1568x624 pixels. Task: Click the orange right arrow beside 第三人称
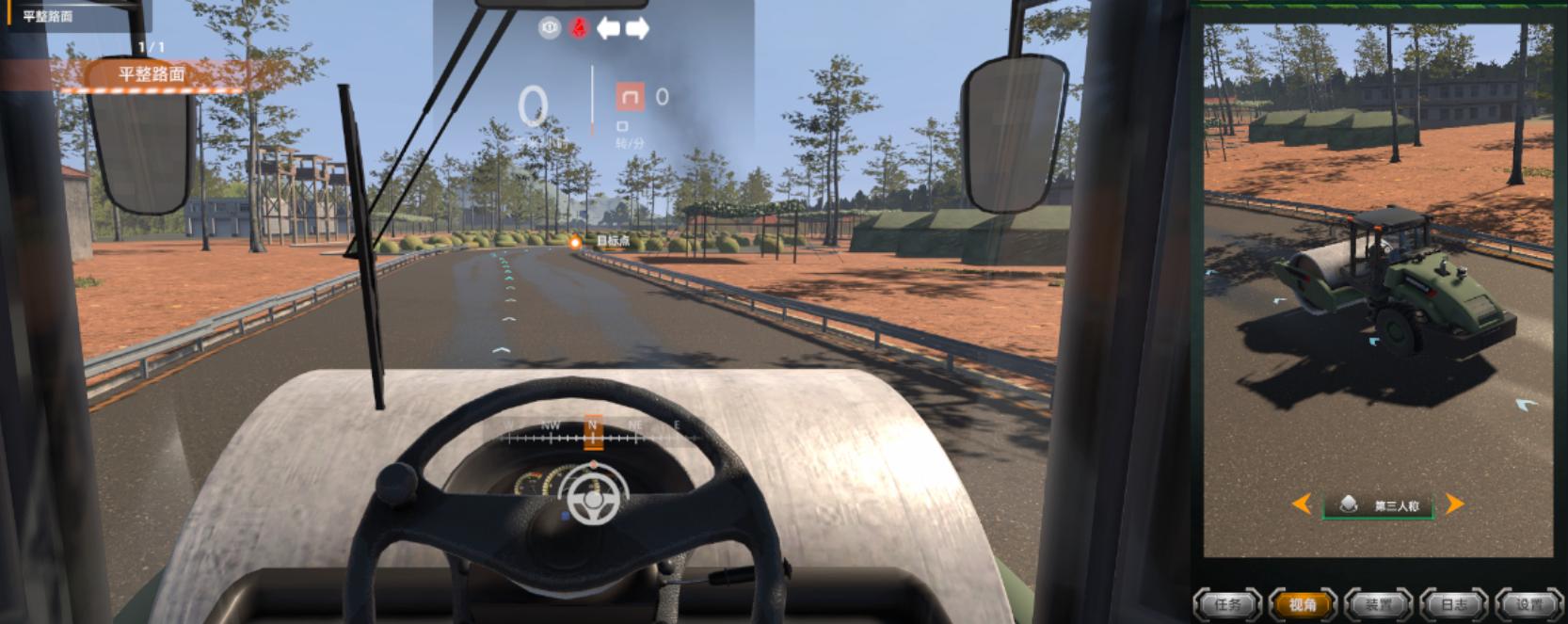(x=1454, y=504)
